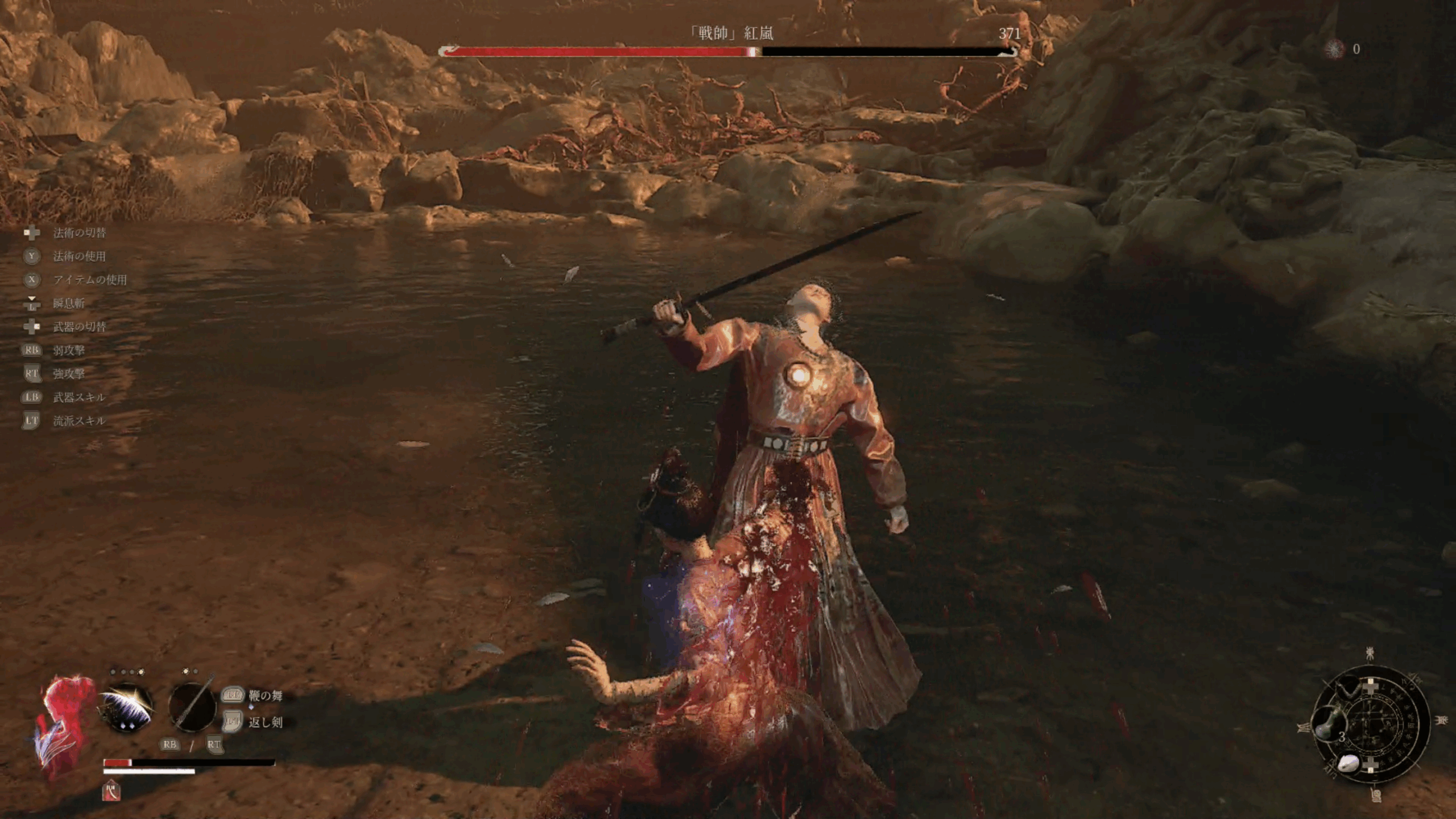This screenshot has height=819, width=1456.
Task: Select the feather slash spell icon
Action: 127,709
